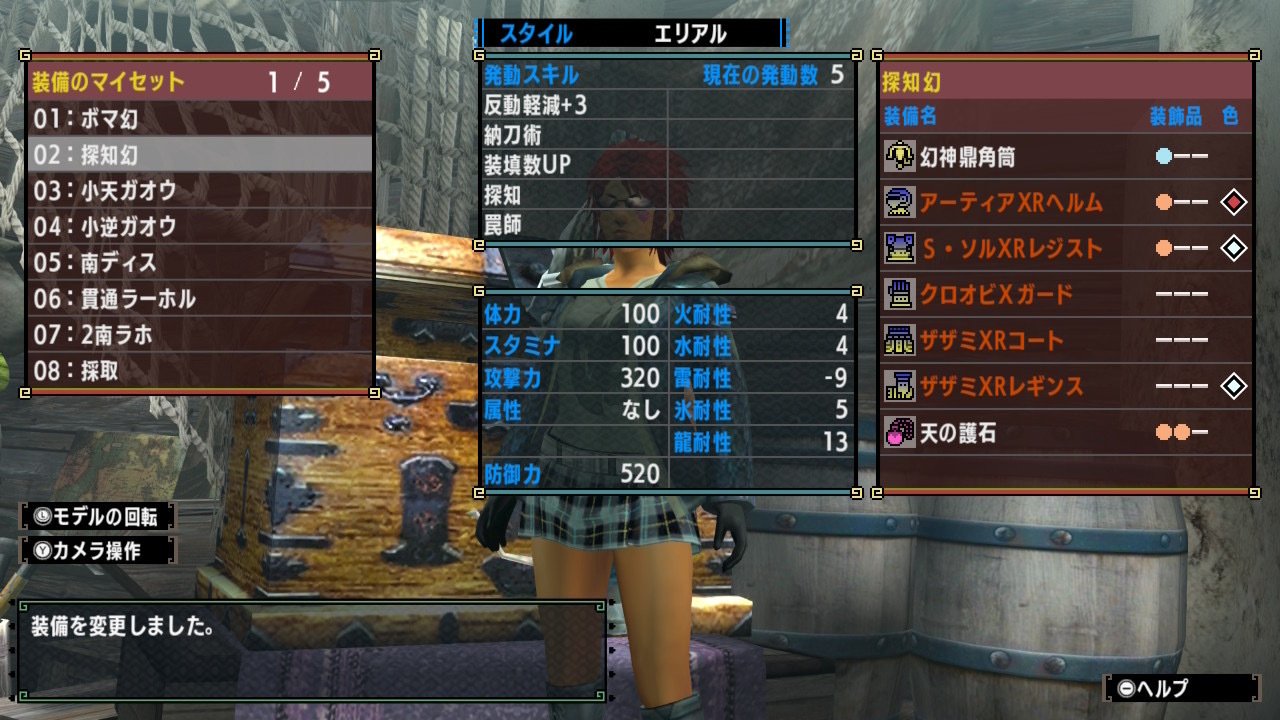Toggle the color diamond on アーティアXRヘルム row
Screen dimensions: 1280x720
tap(1232, 203)
